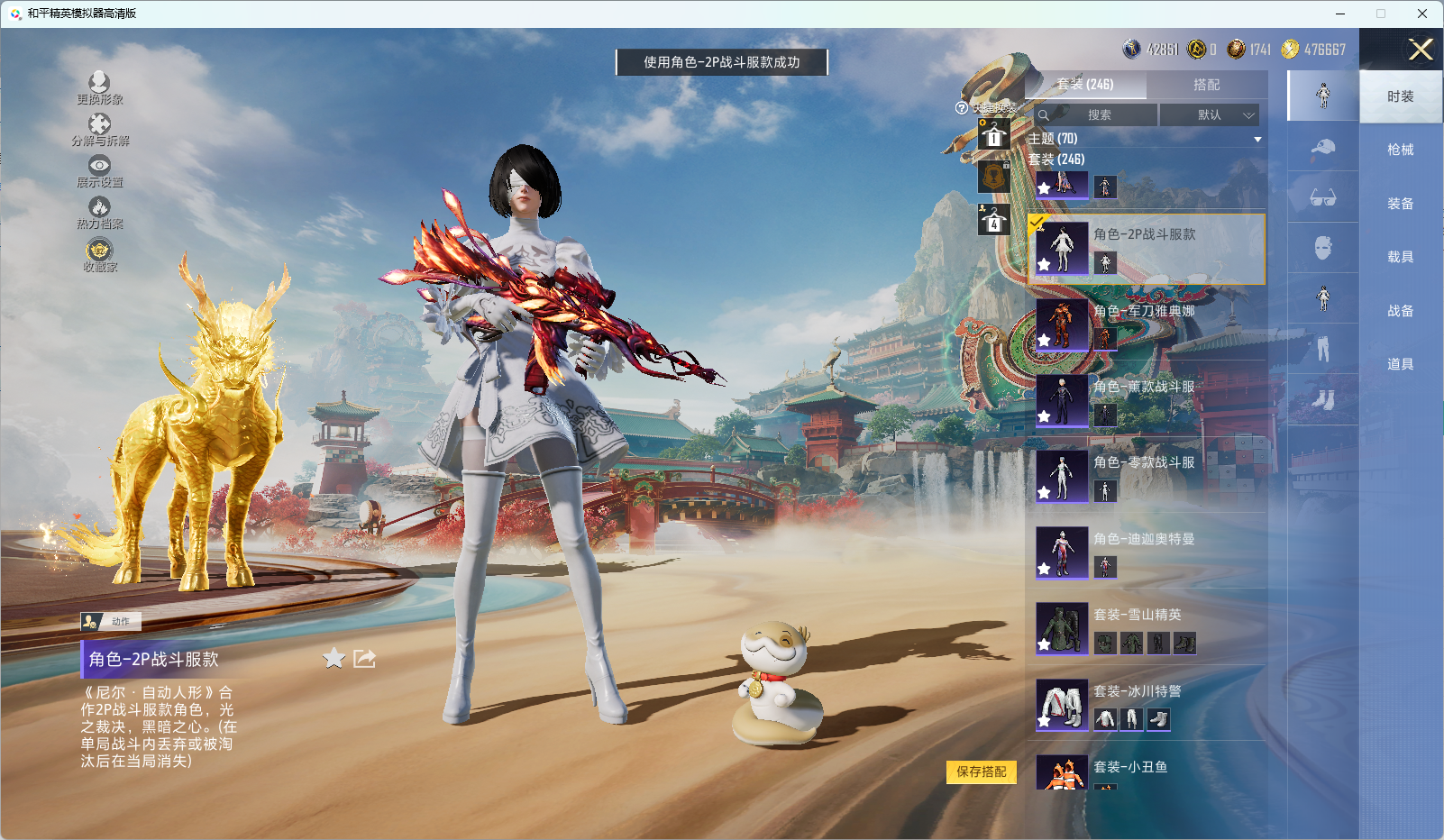This screenshot has width=1444, height=840.
Task: Open the 战备 category
Action: [1400, 311]
